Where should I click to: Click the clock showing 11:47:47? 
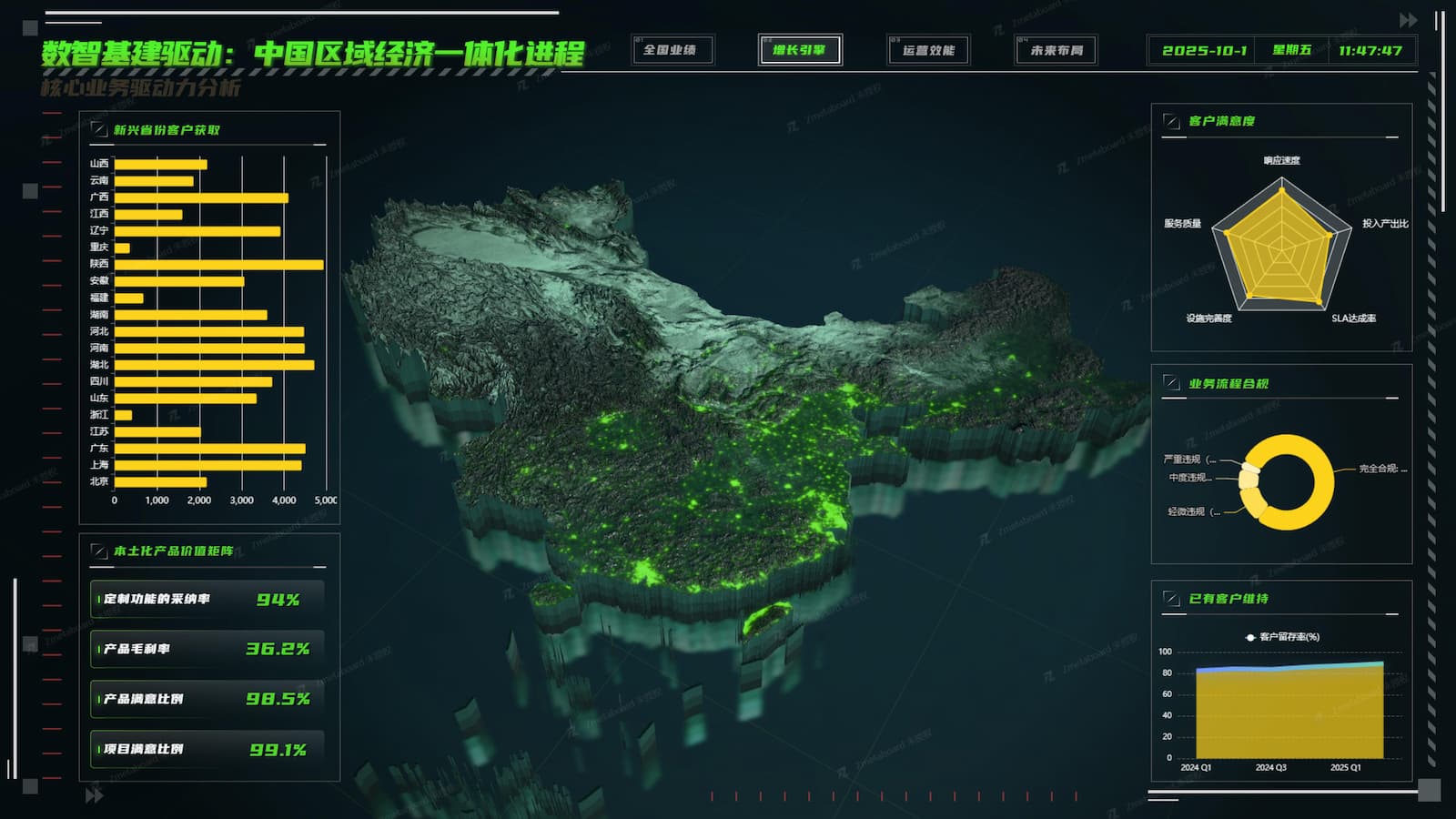point(1370,52)
